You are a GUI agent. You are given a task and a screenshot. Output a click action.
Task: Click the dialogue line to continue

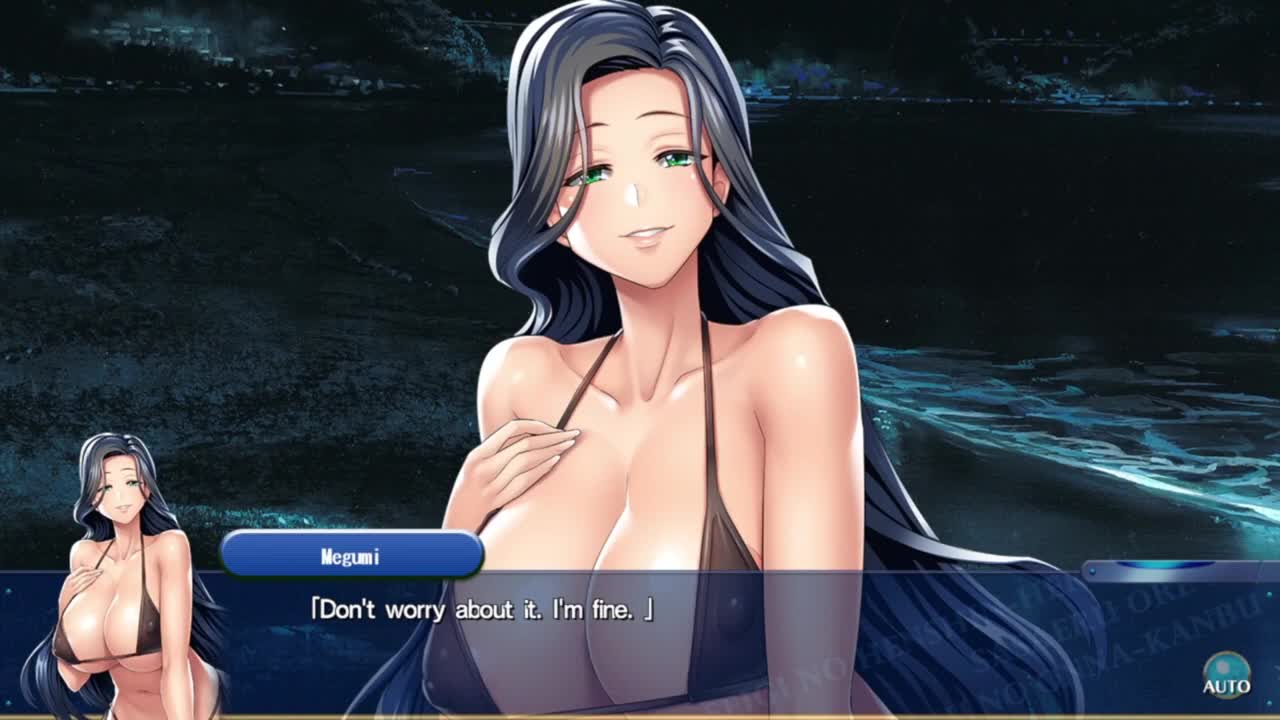tap(482, 609)
